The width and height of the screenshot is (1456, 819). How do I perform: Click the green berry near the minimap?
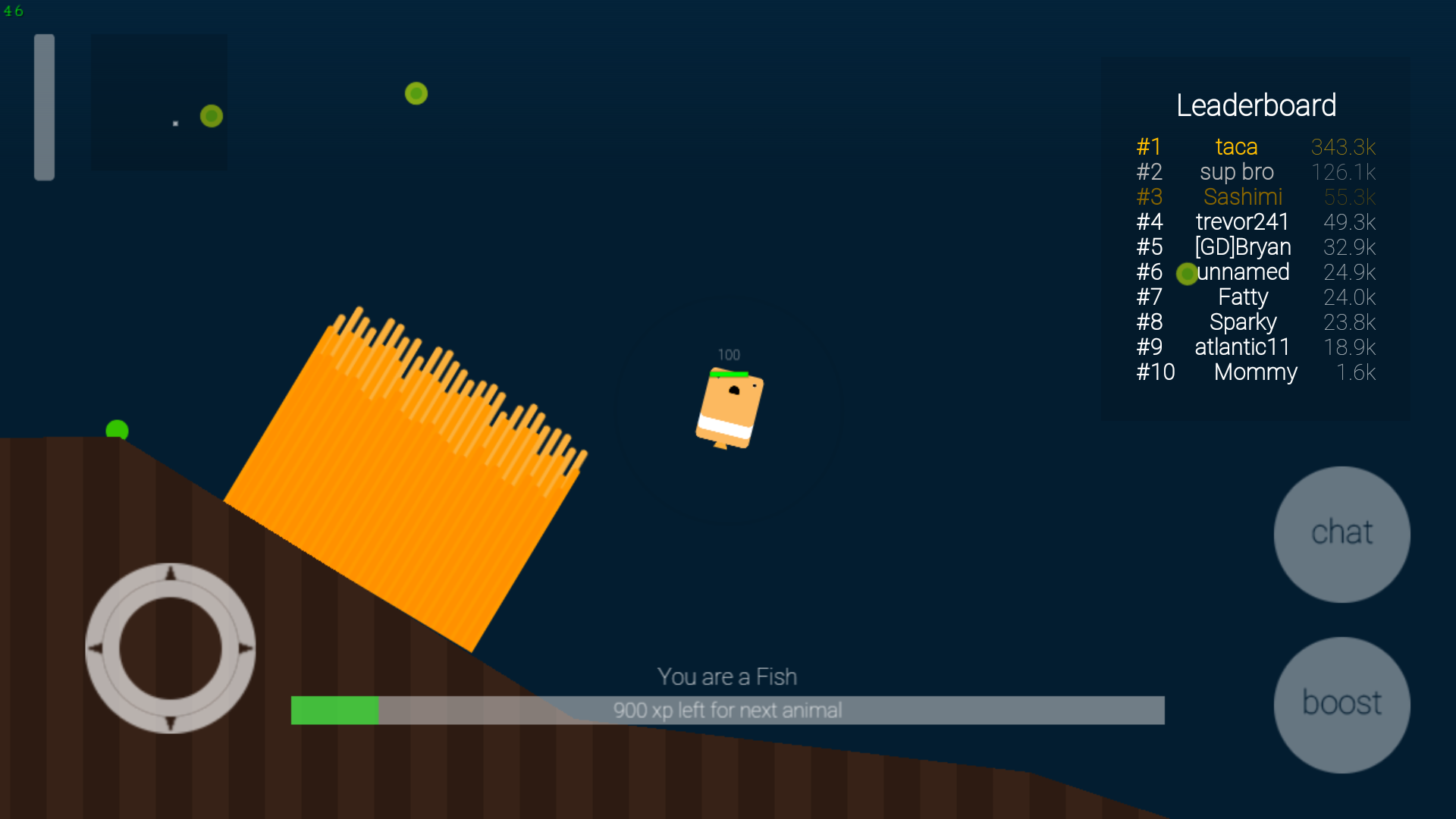[210, 116]
